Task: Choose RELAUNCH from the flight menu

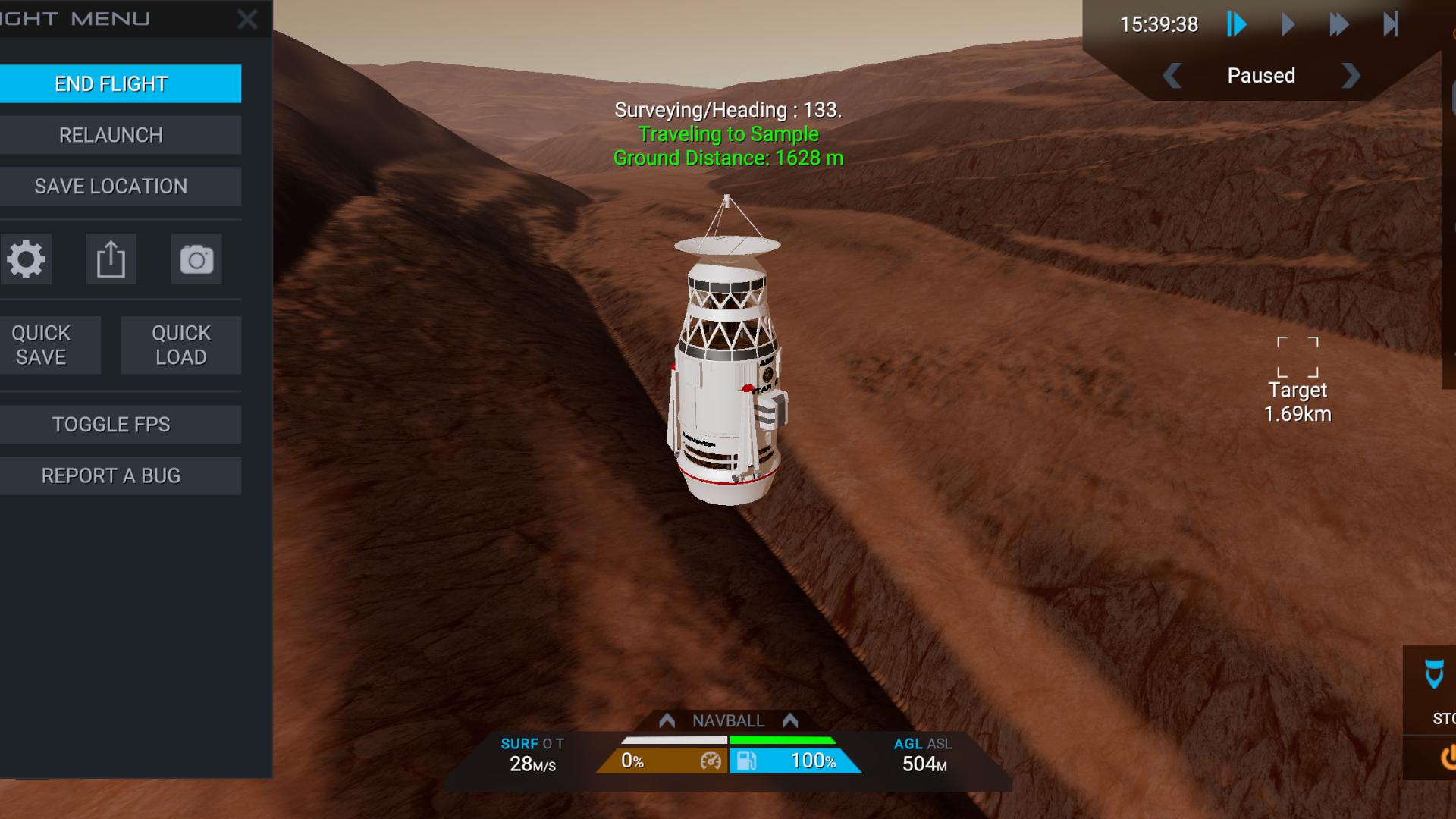Action: click(111, 135)
